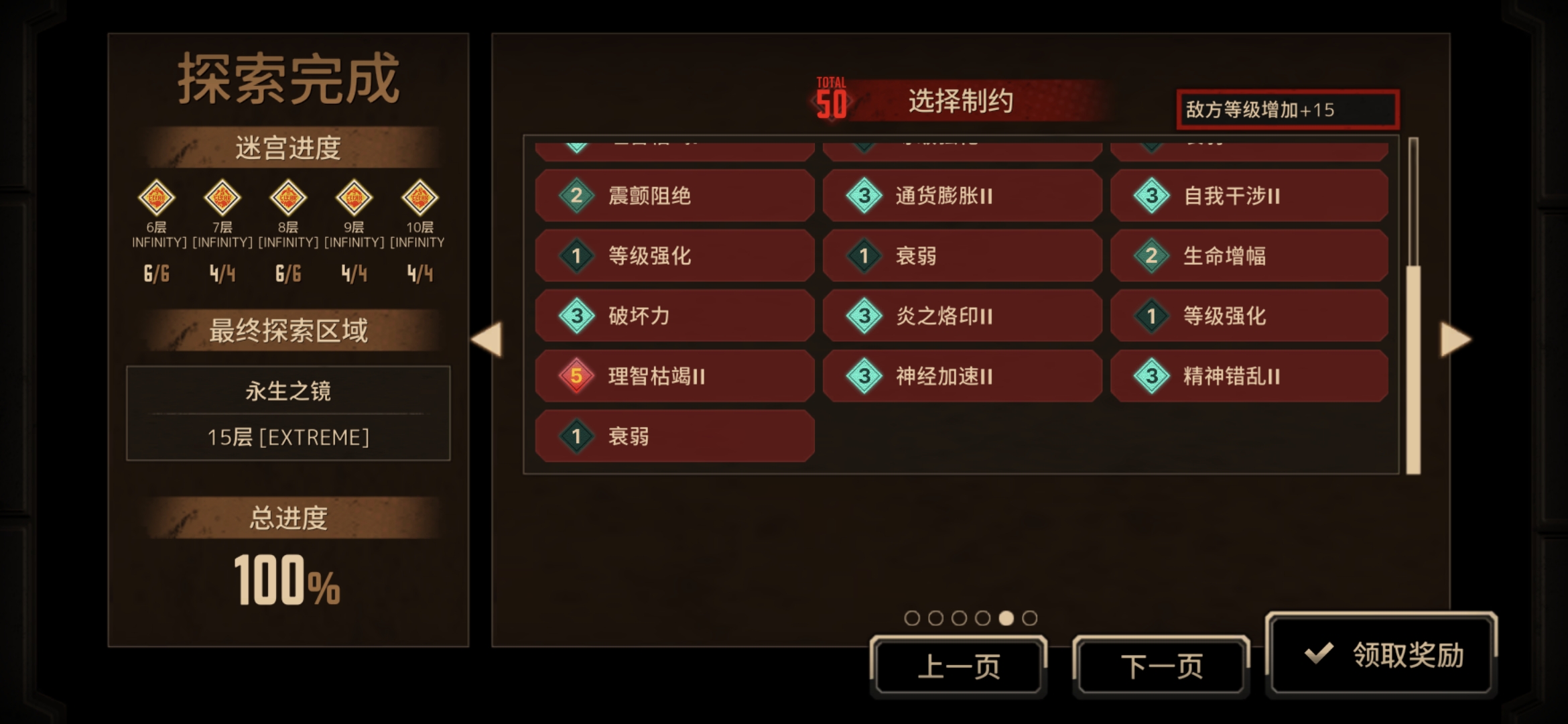Toggle the 通货膨胀II constraint
Viewport: 1568px width, 724px height.
(x=962, y=195)
